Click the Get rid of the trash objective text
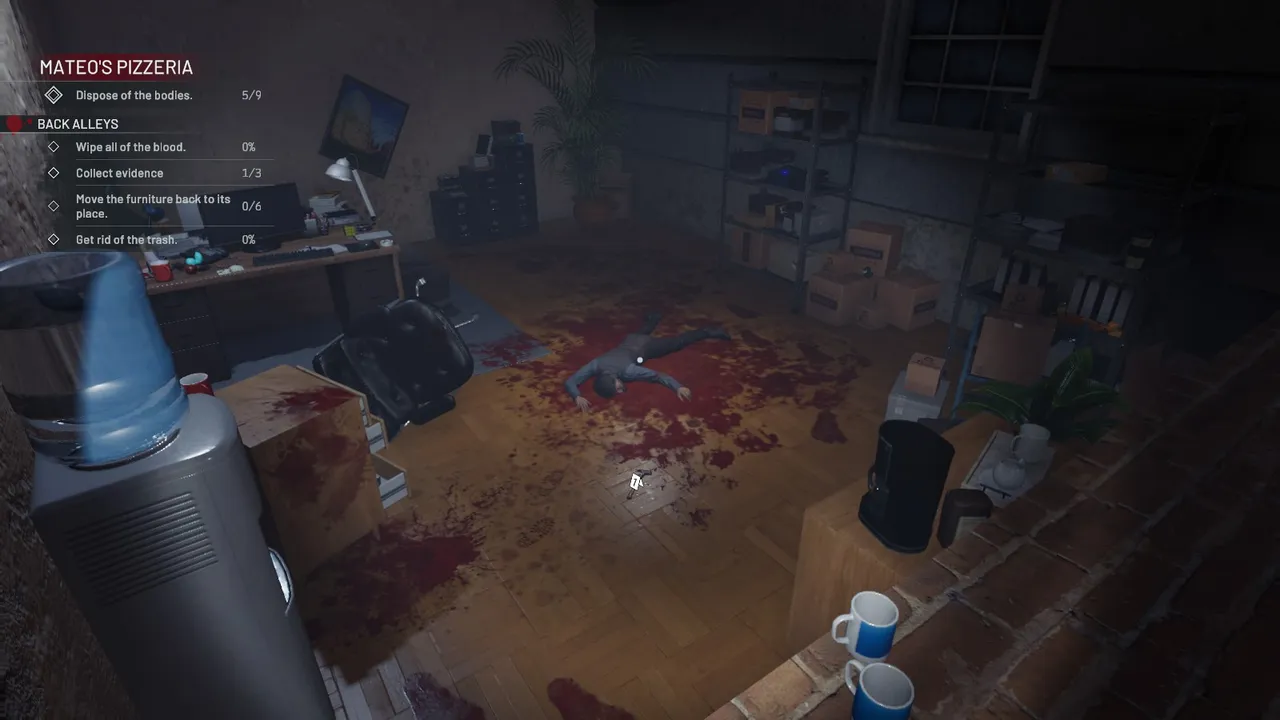 click(126, 240)
